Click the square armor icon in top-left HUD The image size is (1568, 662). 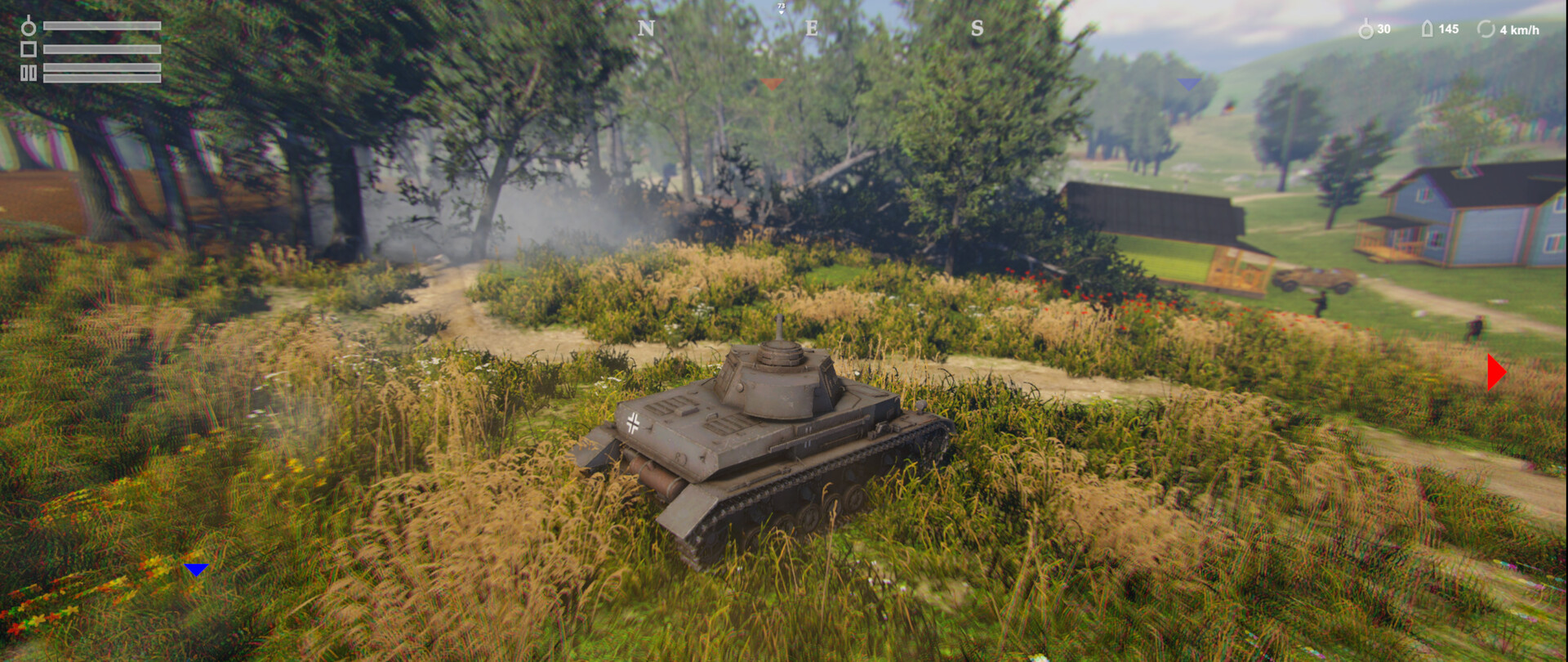(x=29, y=48)
